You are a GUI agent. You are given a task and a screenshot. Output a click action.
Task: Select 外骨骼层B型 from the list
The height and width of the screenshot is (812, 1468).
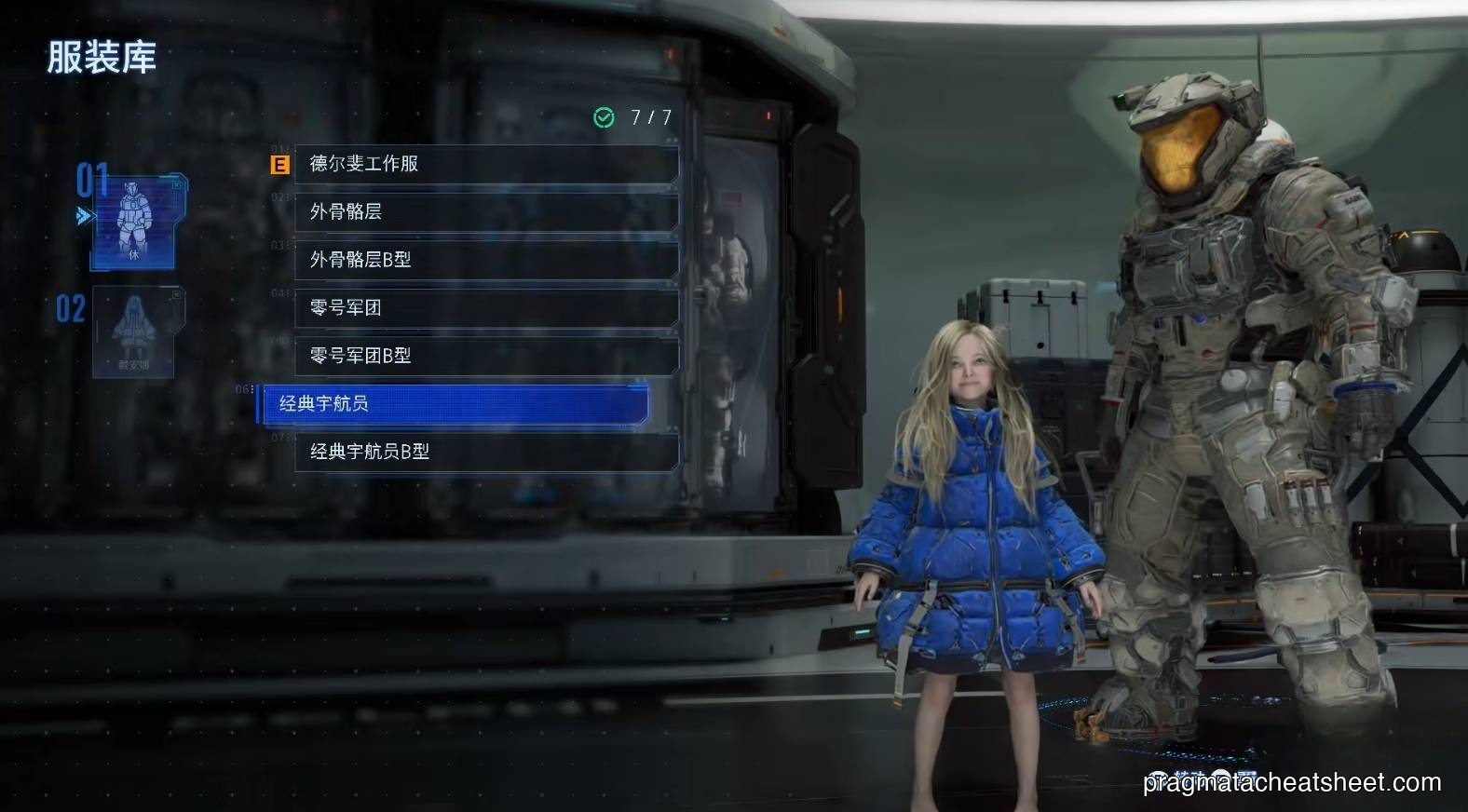(x=485, y=260)
